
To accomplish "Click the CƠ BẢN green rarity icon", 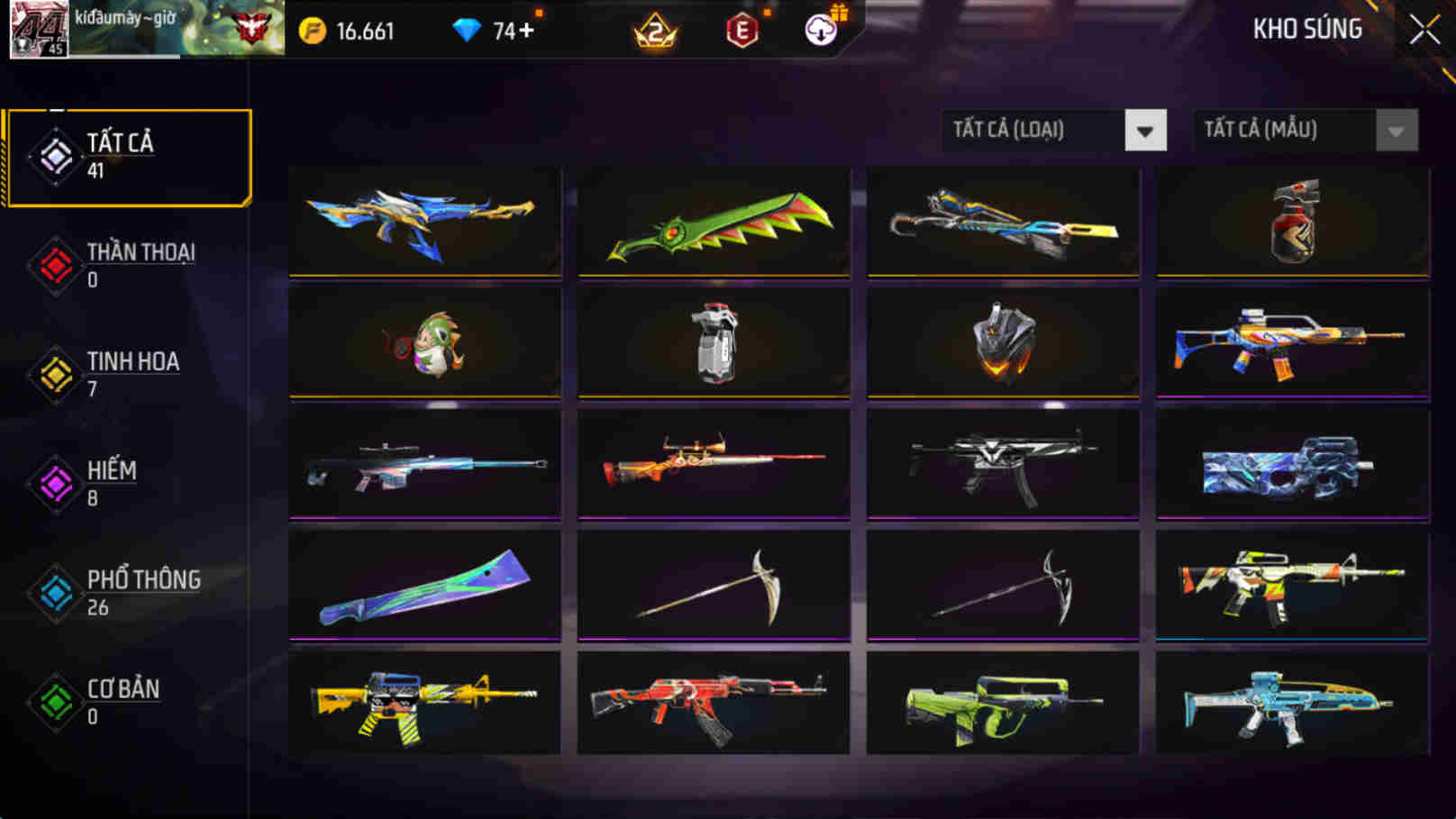I will pos(54,703).
